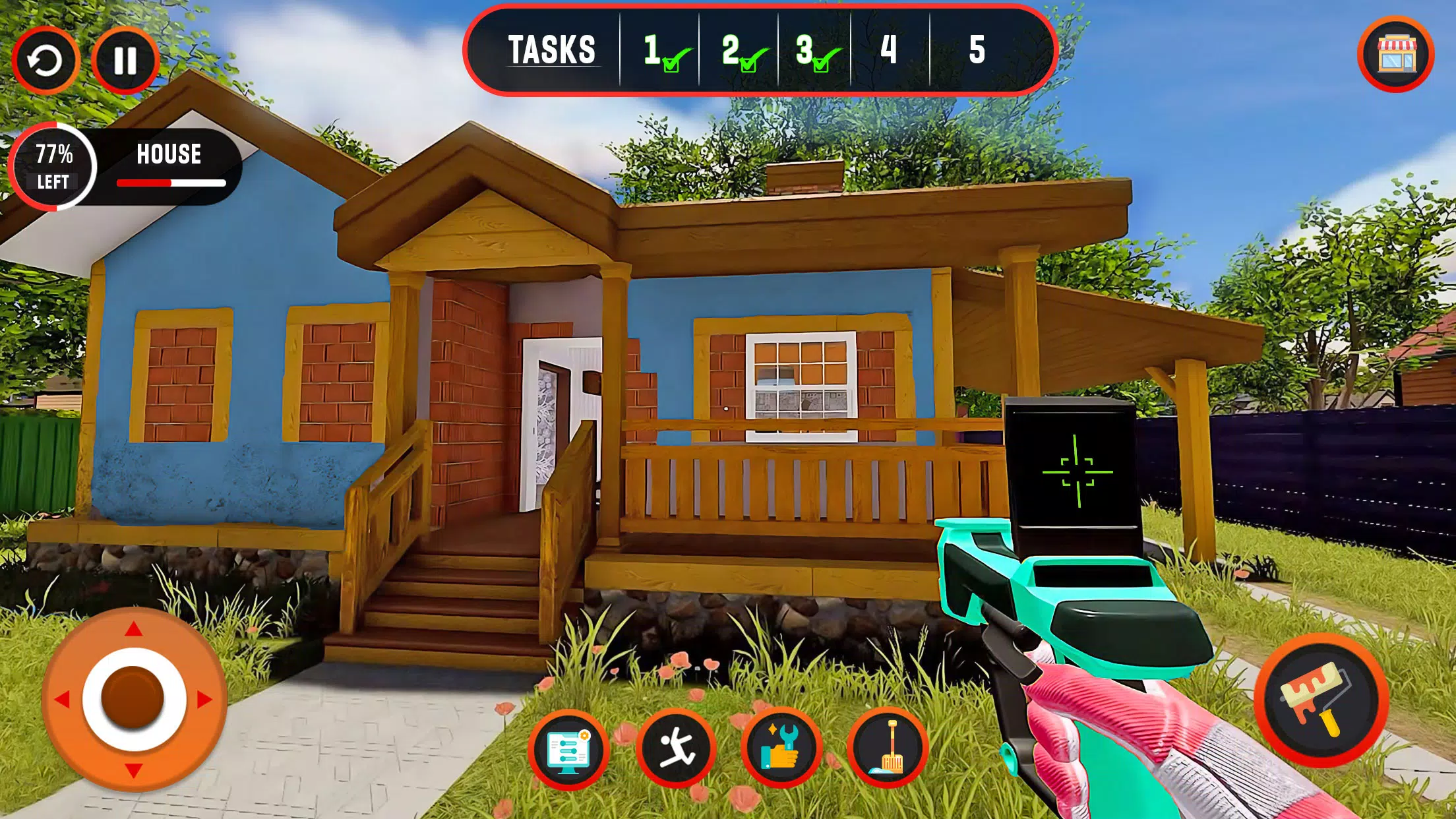This screenshot has height=819, width=1456.
Task: Tap the joystick's down arrow
Action: point(134,770)
